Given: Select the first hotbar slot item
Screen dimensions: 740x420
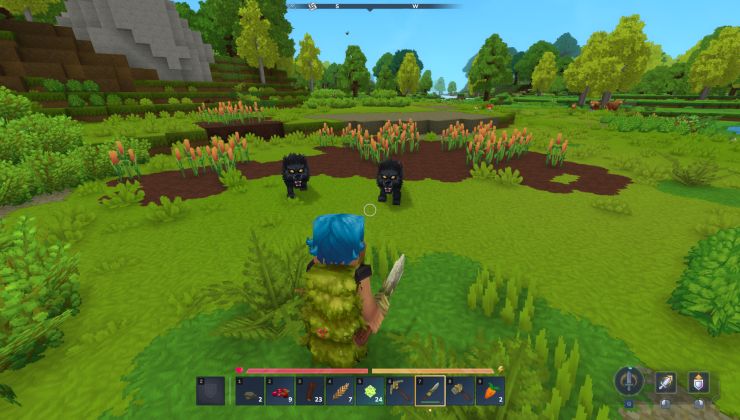Looking at the screenshot, I should [x=250, y=390].
